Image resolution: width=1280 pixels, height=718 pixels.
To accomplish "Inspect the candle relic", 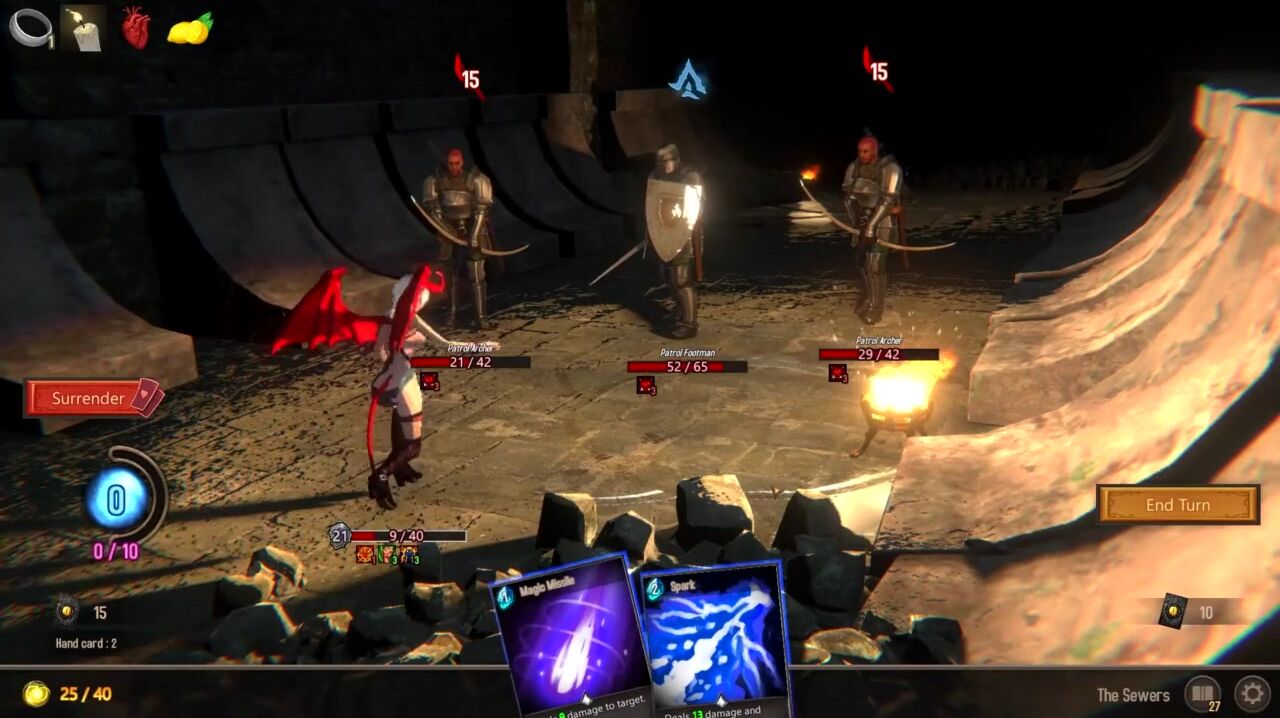I will 83,28.
